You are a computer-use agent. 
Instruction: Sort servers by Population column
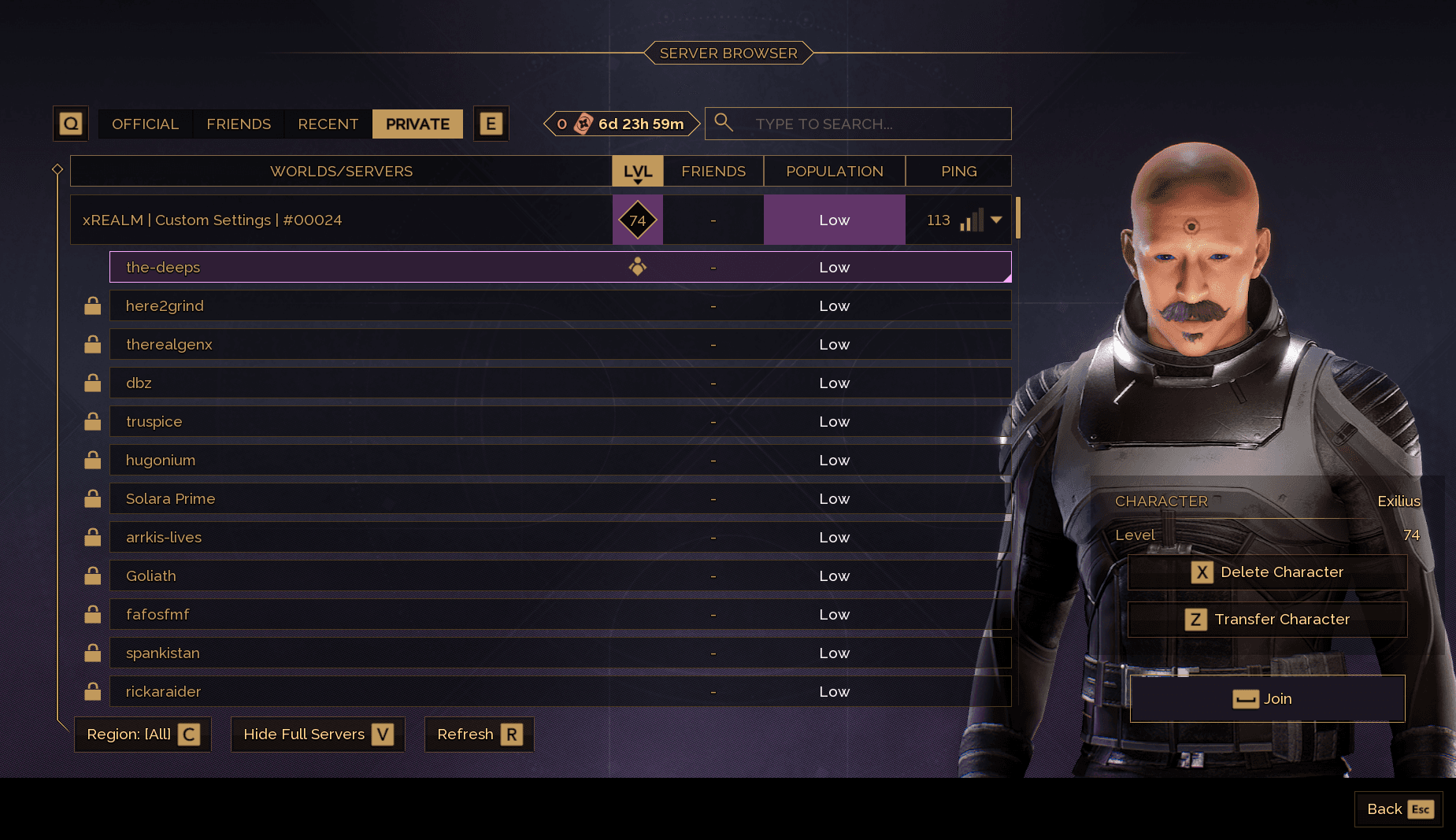tap(834, 172)
